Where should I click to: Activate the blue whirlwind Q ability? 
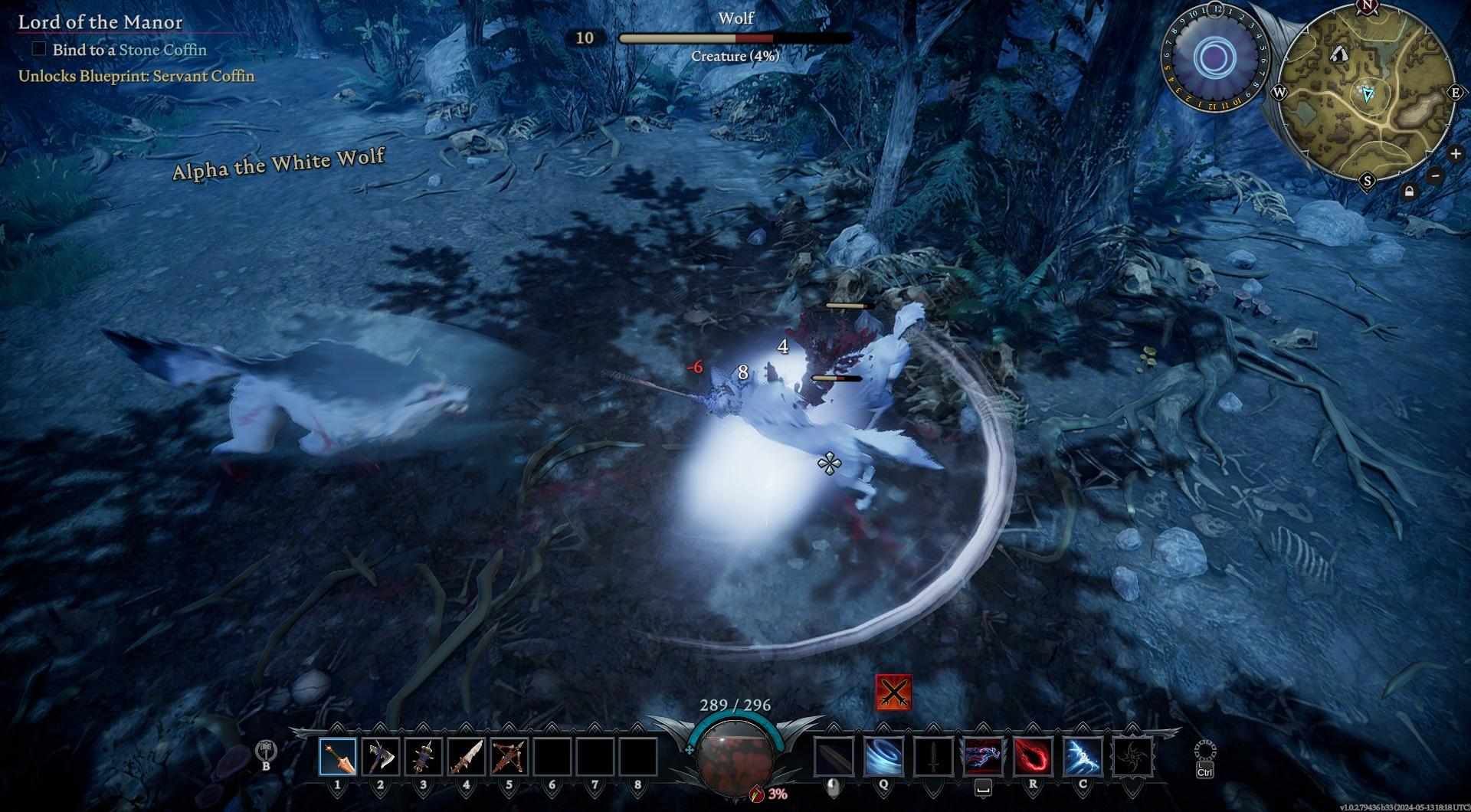tap(883, 757)
